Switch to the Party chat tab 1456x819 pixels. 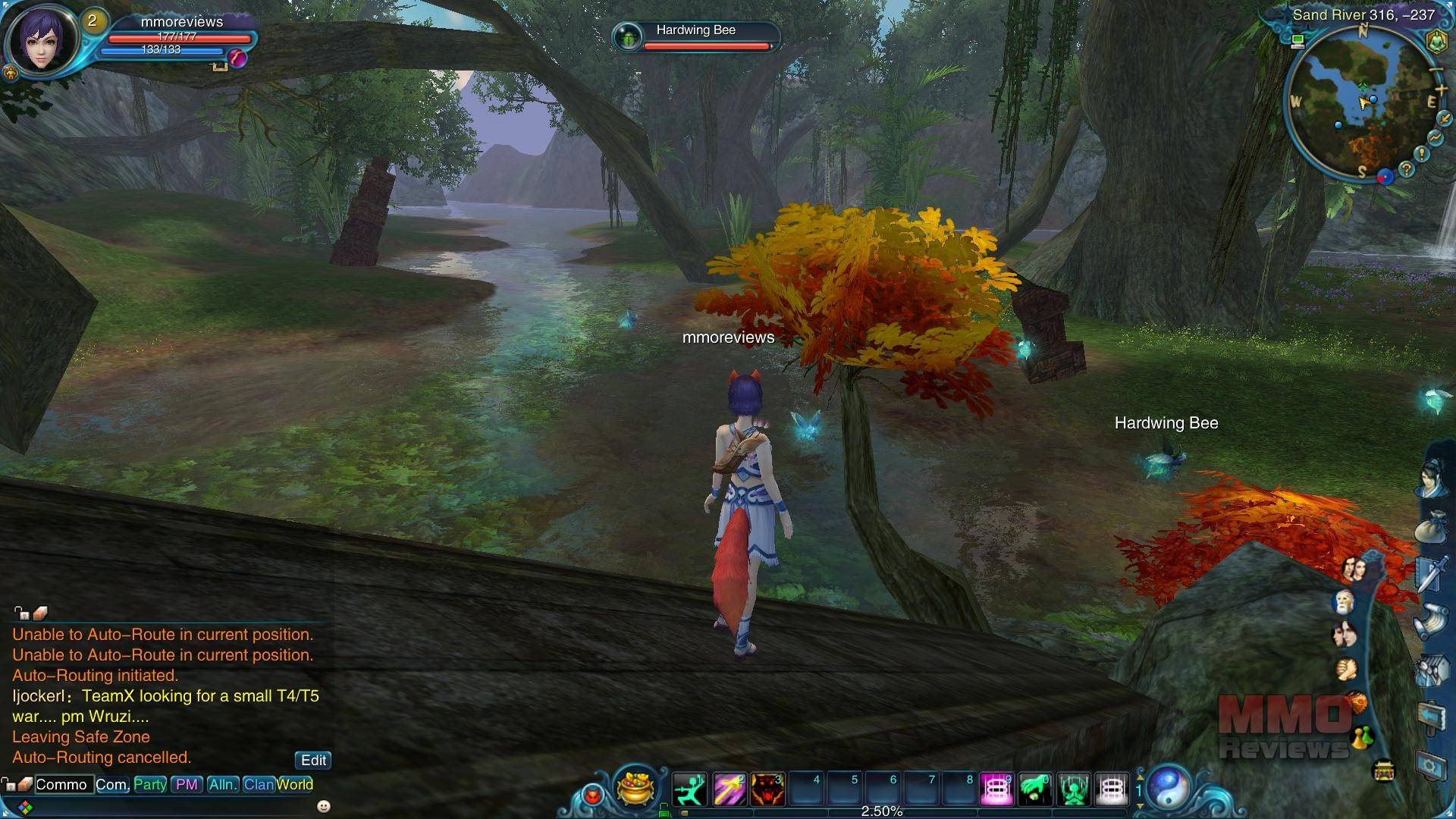(x=150, y=784)
